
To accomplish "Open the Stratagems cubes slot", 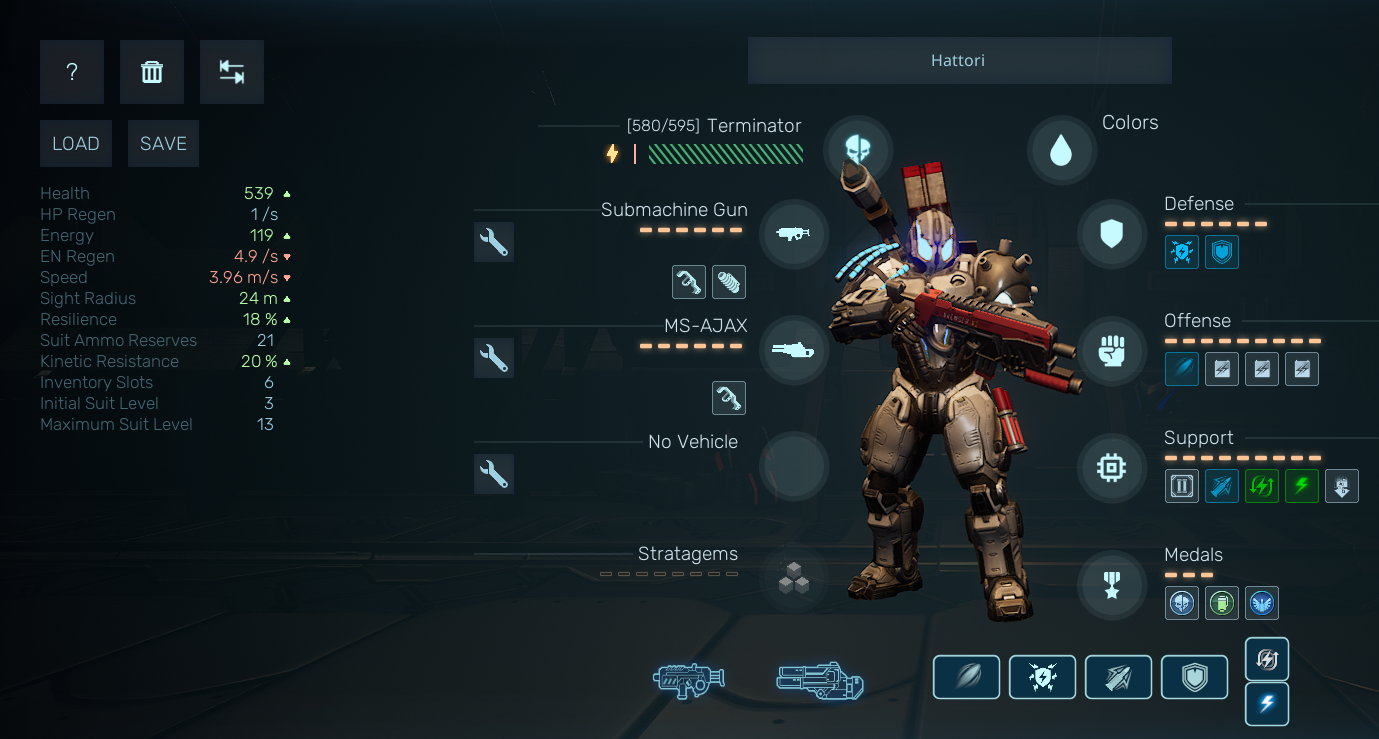I will pos(793,578).
